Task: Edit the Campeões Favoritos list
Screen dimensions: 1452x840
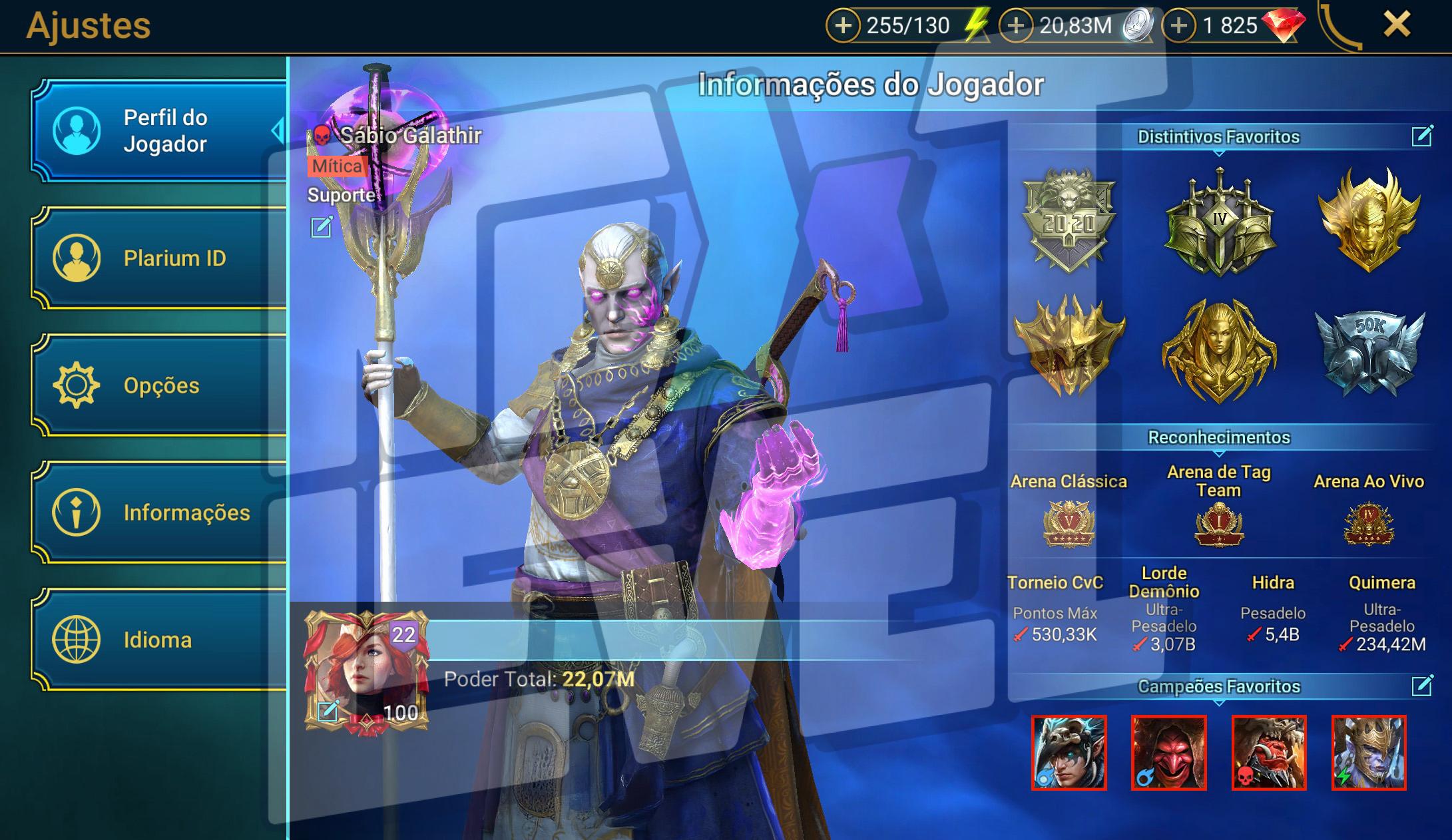Action: point(1421,685)
